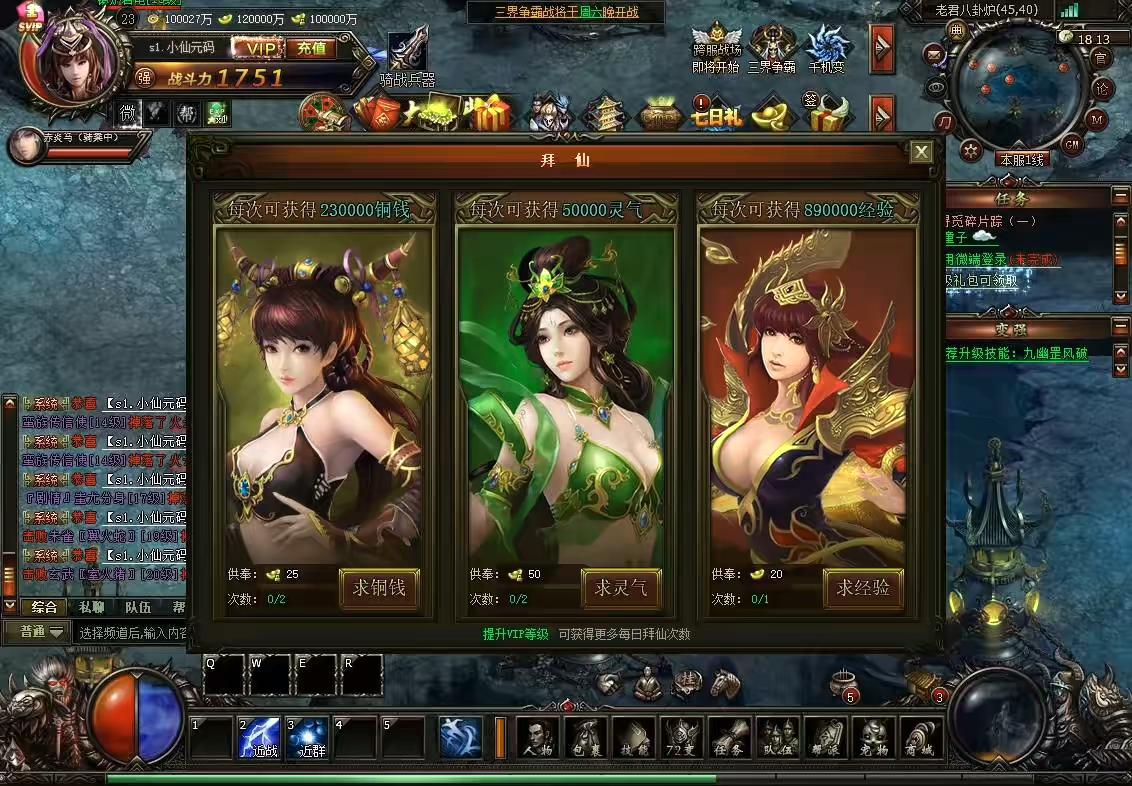Open the 人物 character panel
This screenshot has width=1132, height=786.
tap(537, 739)
